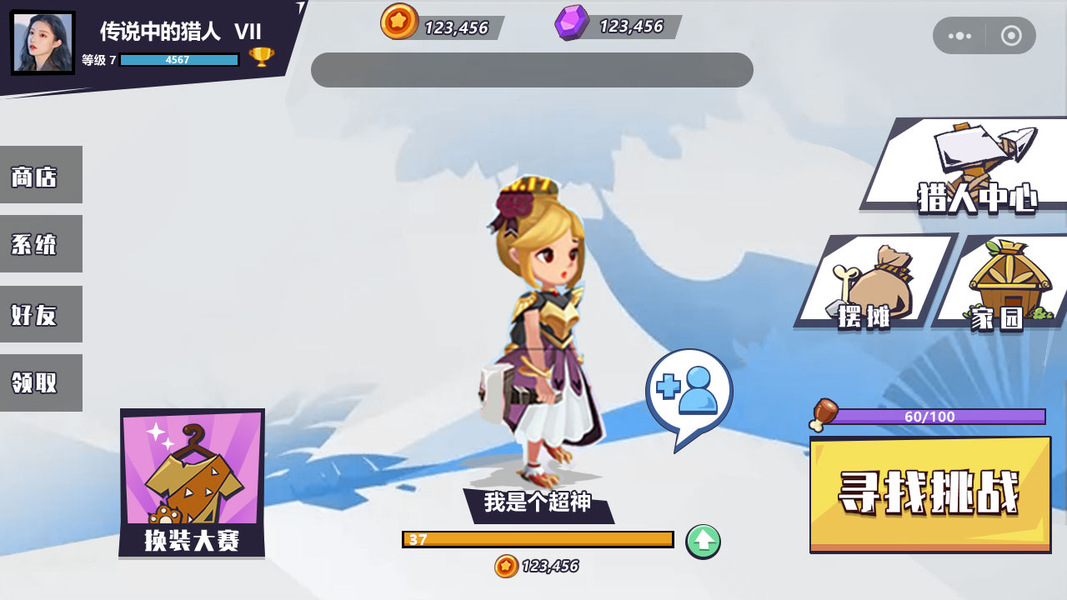
Task: Open 猎人中心 hunter center
Action: (x=964, y=165)
